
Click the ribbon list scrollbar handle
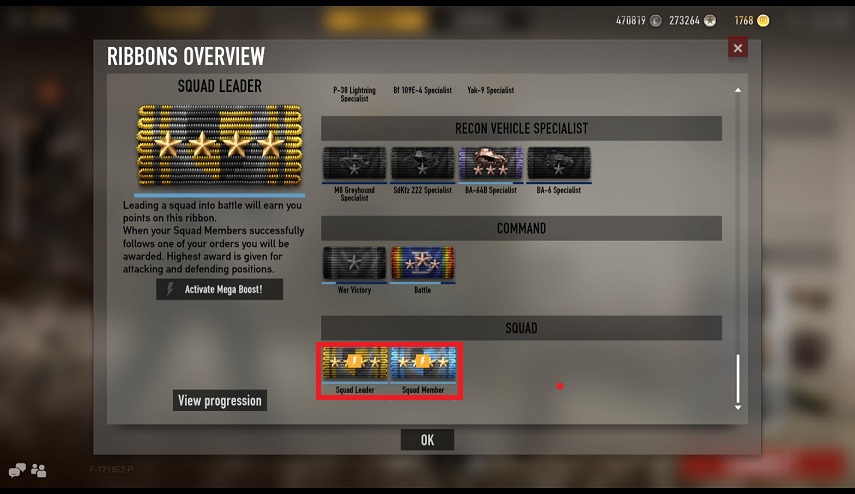(x=738, y=378)
